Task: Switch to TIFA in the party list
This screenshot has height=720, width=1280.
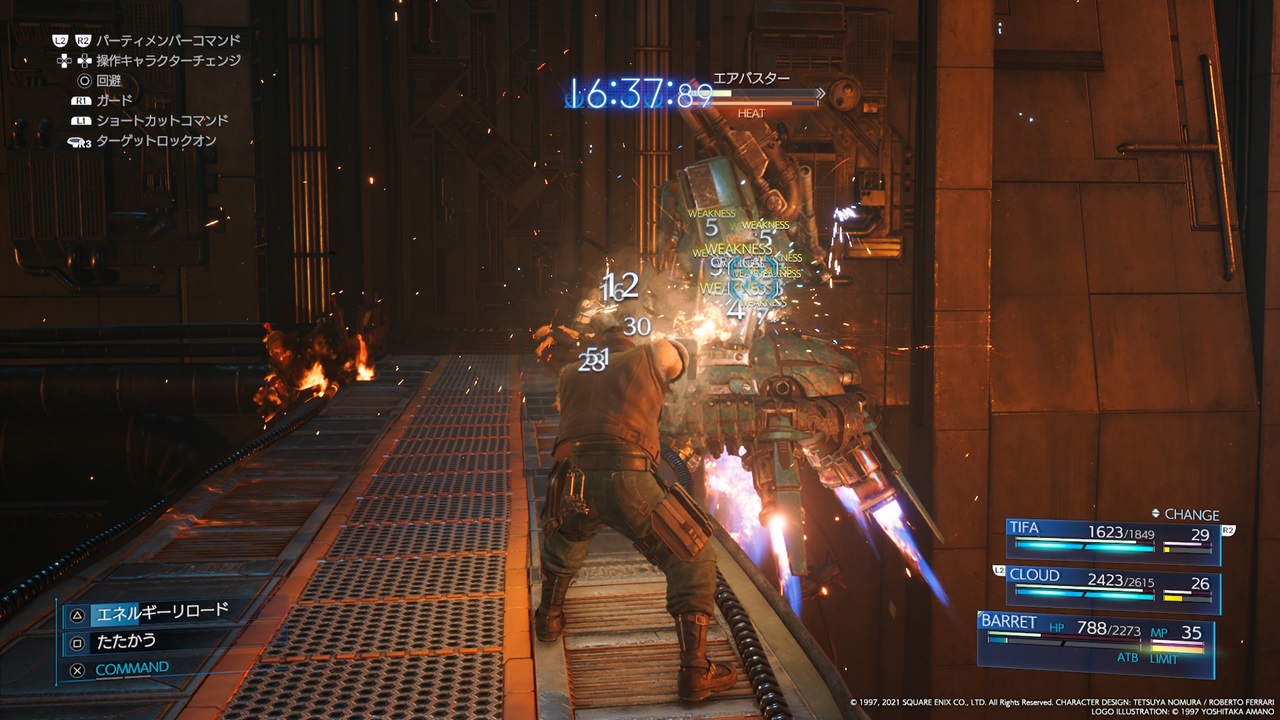Action: [1112, 539]
